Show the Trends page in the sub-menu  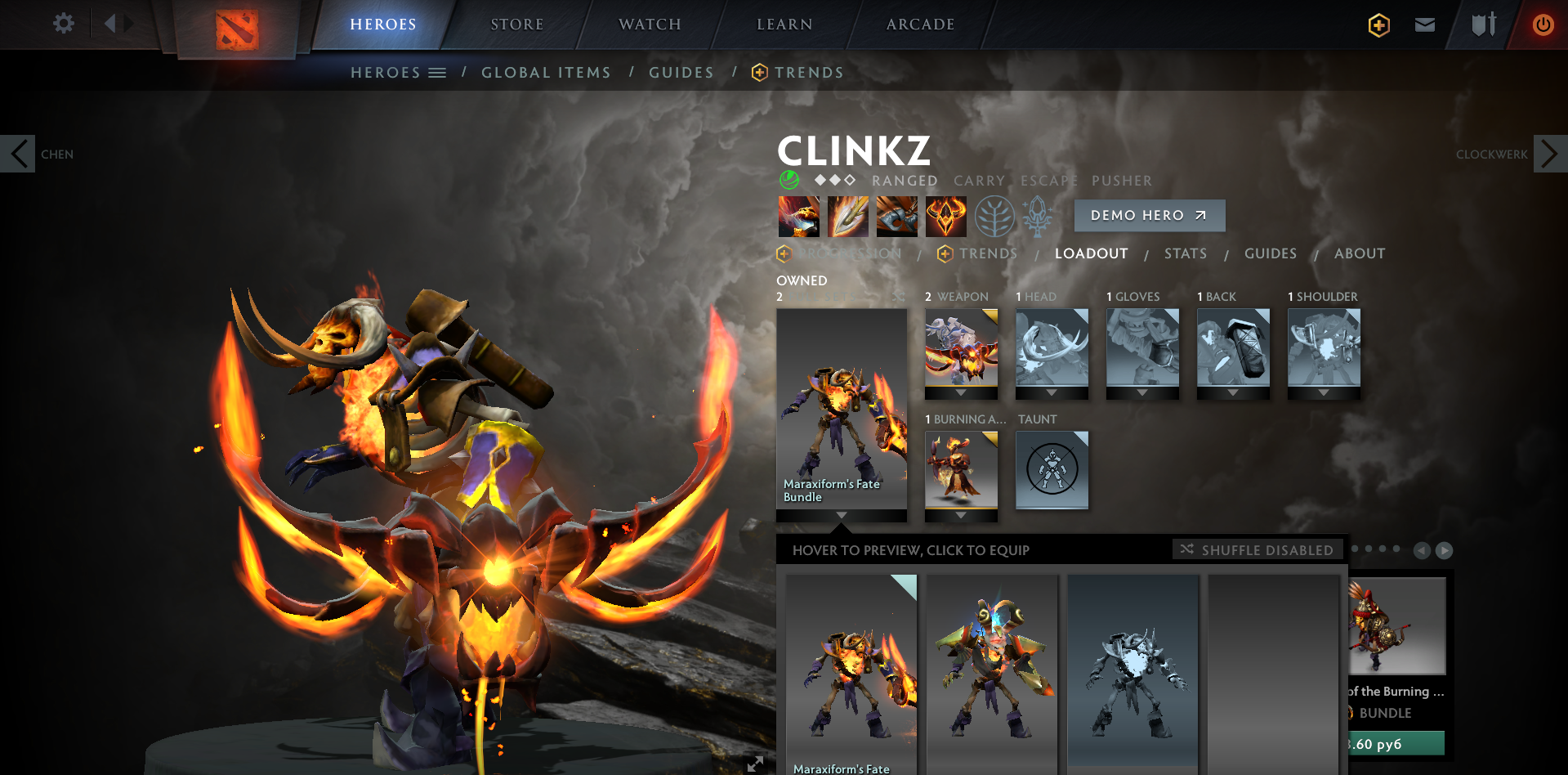tap(808, 73)
